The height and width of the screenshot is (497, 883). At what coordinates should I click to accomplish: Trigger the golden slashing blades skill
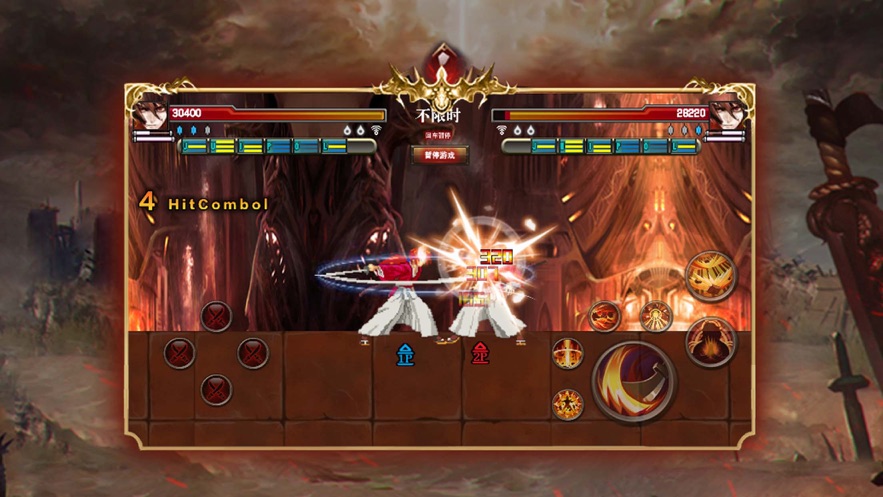click(710, 275)
